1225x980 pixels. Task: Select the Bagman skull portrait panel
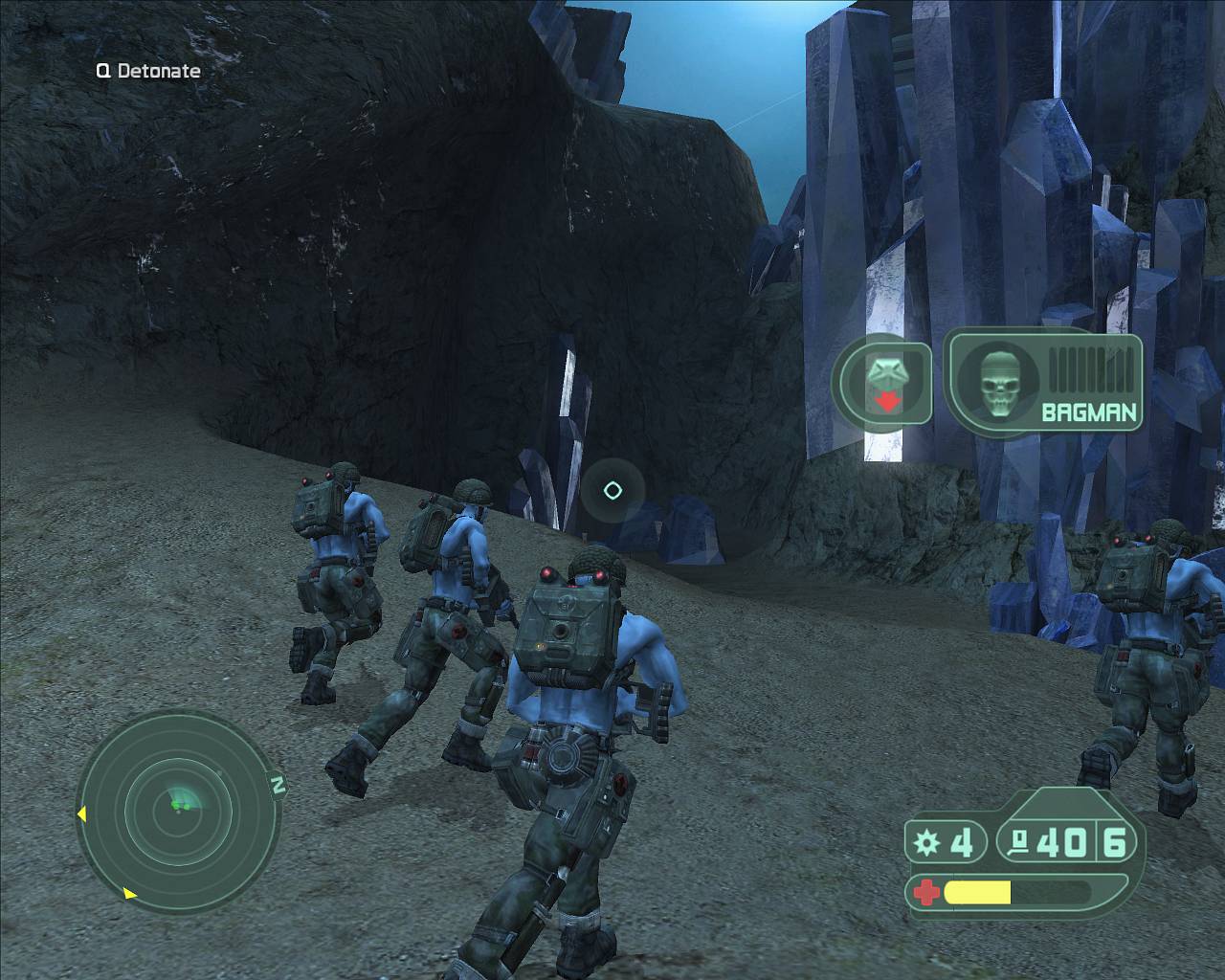tap(1044, 382)
